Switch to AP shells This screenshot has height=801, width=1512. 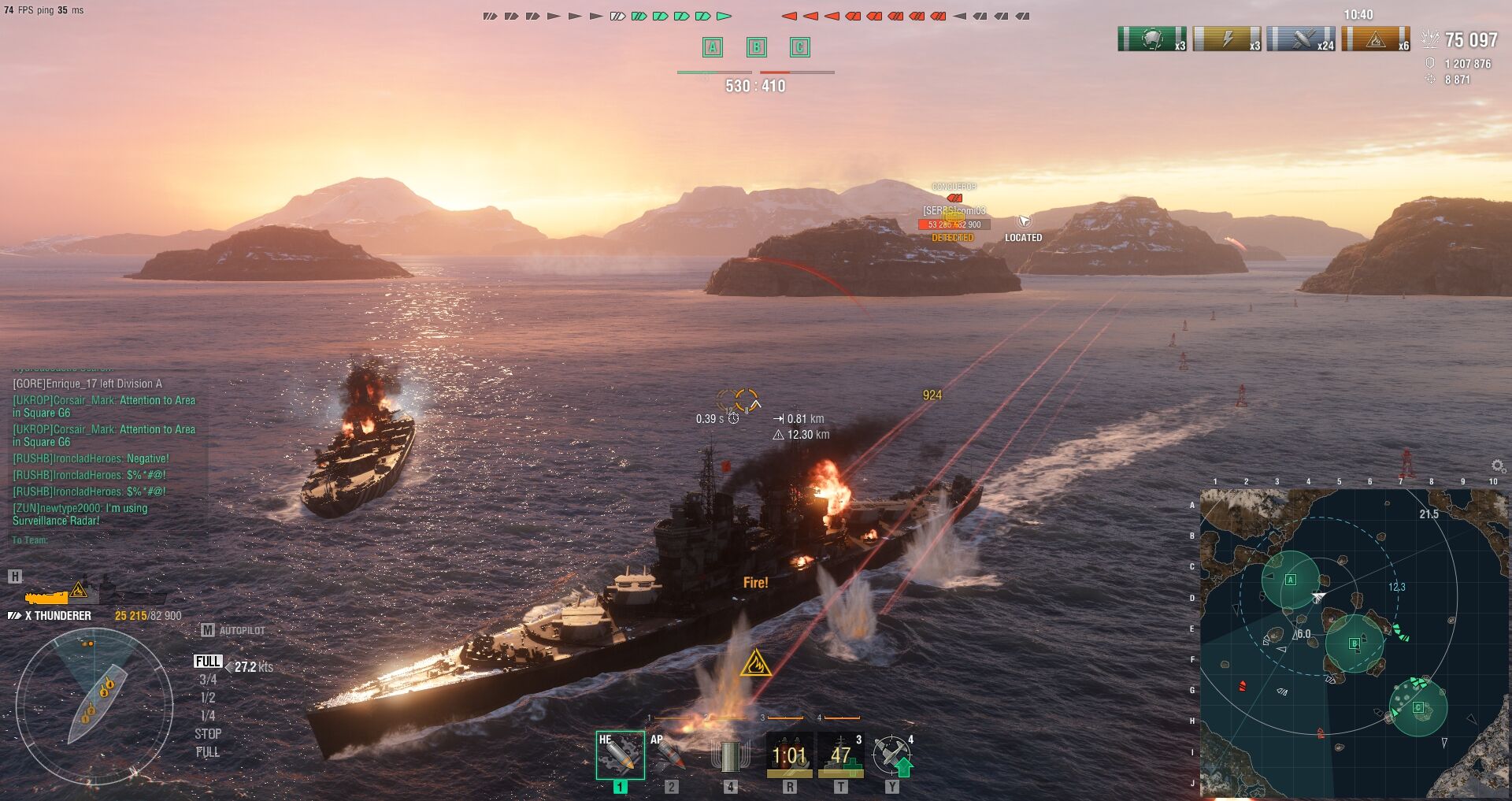click(x=670, y=755)
